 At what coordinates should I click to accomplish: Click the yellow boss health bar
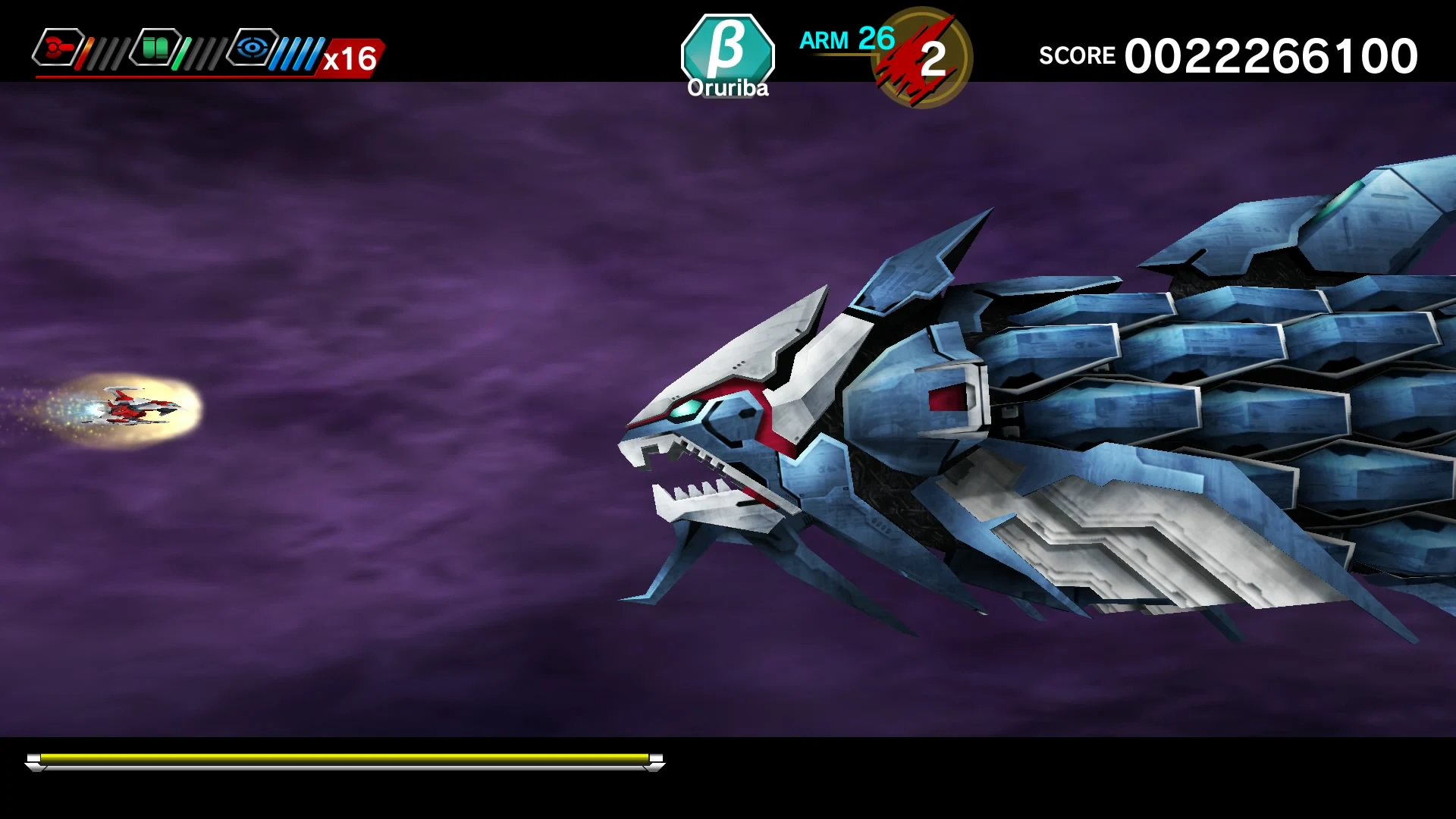coord(345,758)
